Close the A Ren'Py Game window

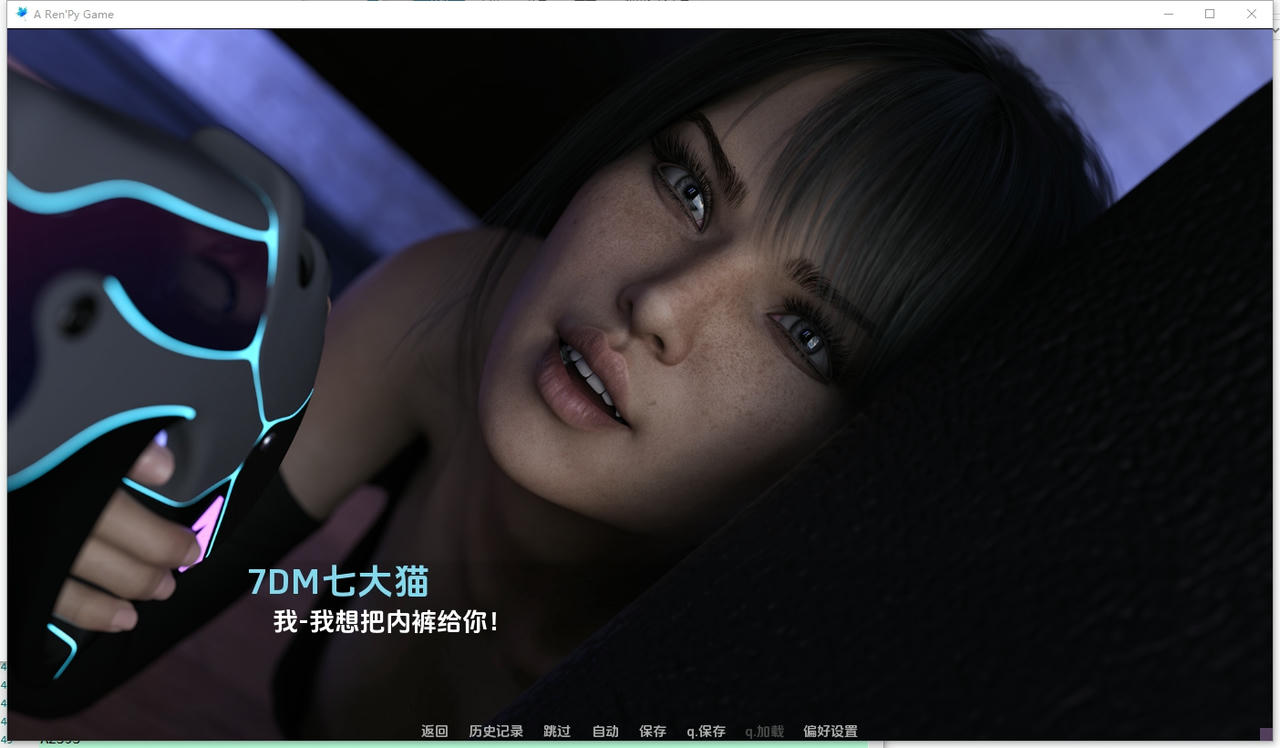pyautogui.click(x=1251, y=13)
